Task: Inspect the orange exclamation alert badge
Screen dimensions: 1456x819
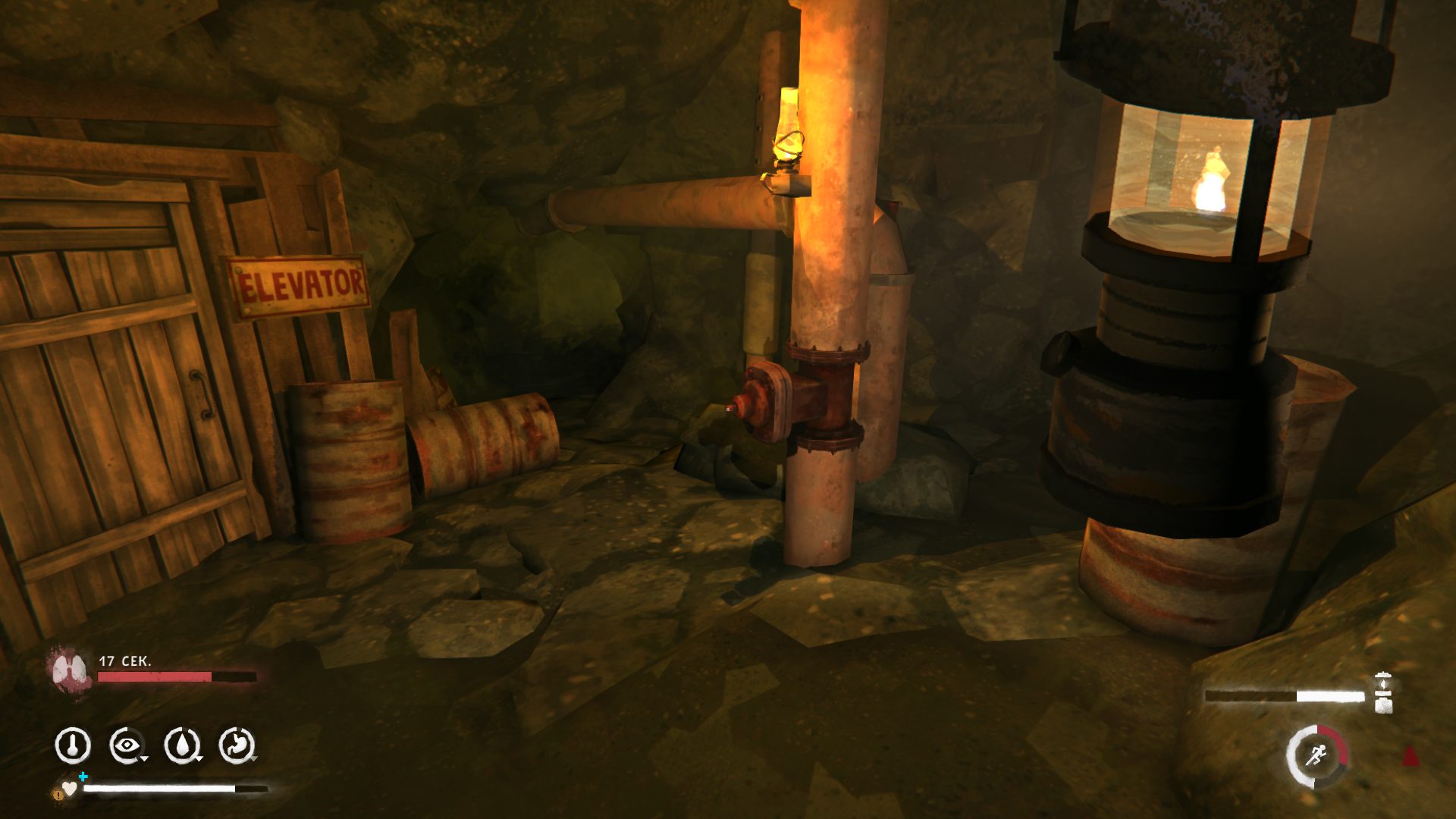Action: pyautogui.click(x=58, y=794)
